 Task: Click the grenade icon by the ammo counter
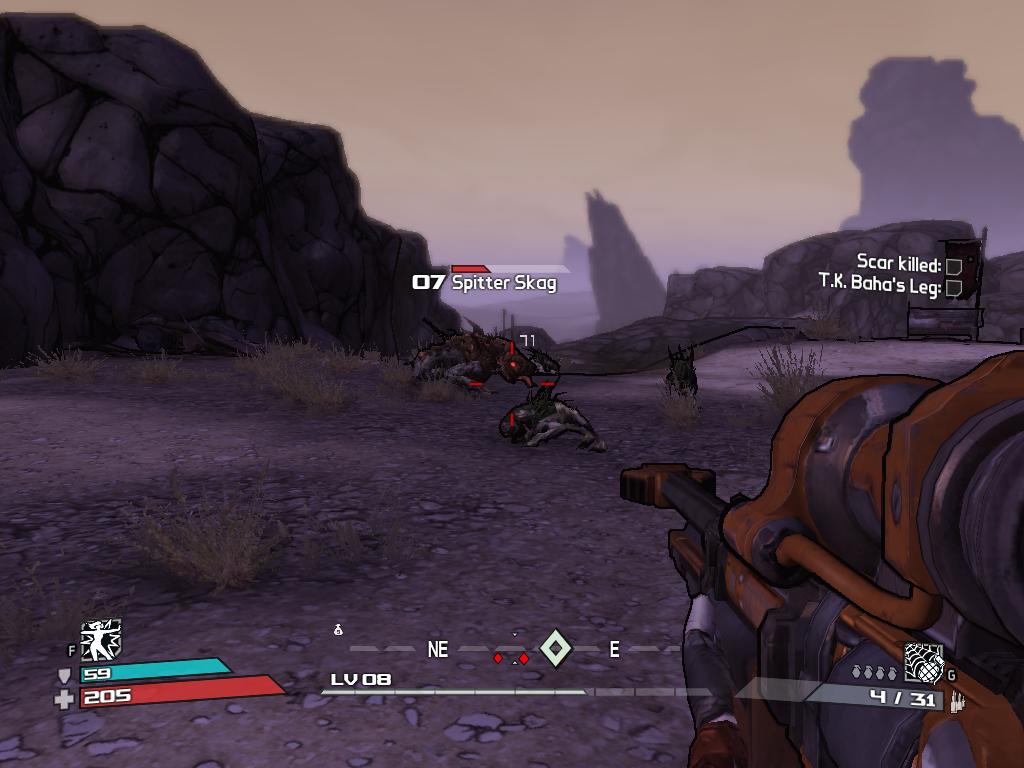[923, 661]
